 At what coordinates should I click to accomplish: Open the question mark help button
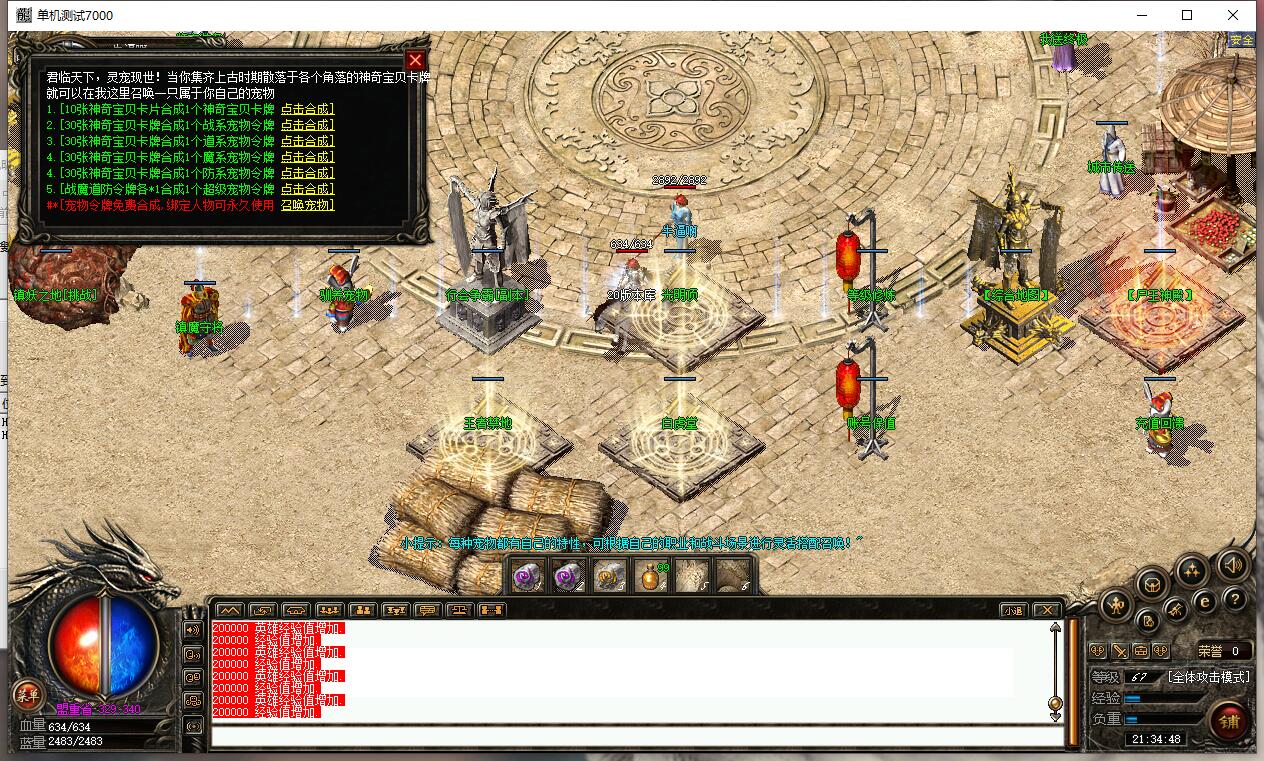click(1235, 599)
